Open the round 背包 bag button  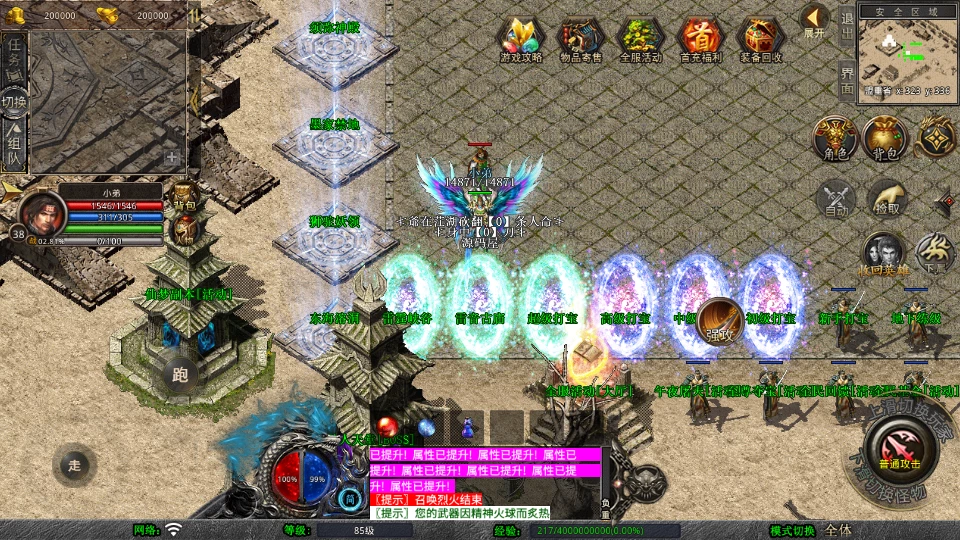[x=885, y=138]
